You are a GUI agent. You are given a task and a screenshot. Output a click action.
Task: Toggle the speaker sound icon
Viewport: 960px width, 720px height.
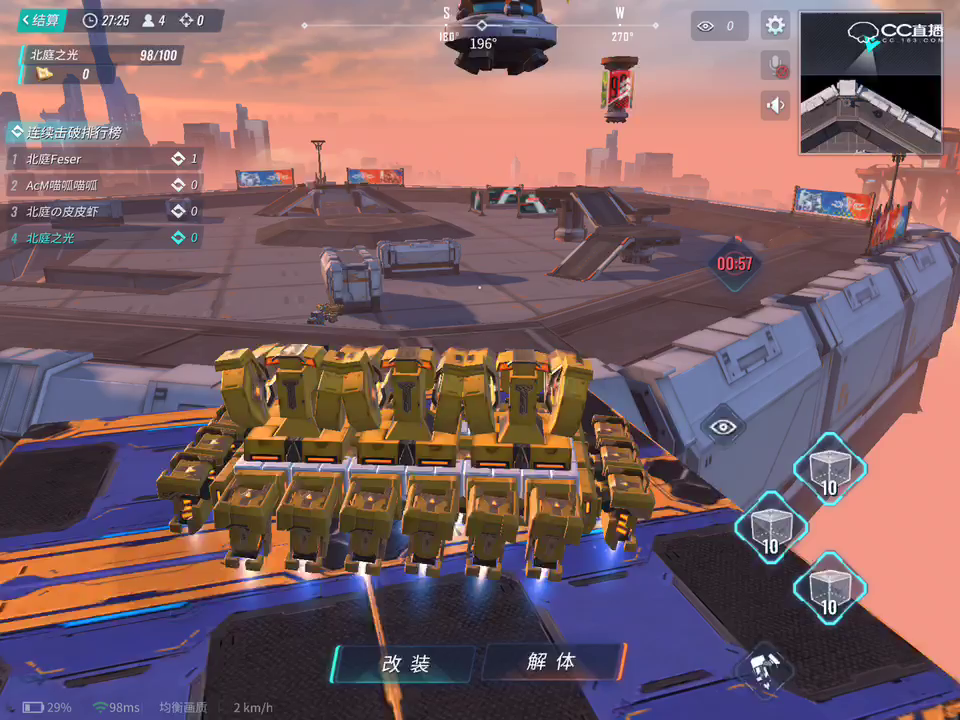(775, 104)
